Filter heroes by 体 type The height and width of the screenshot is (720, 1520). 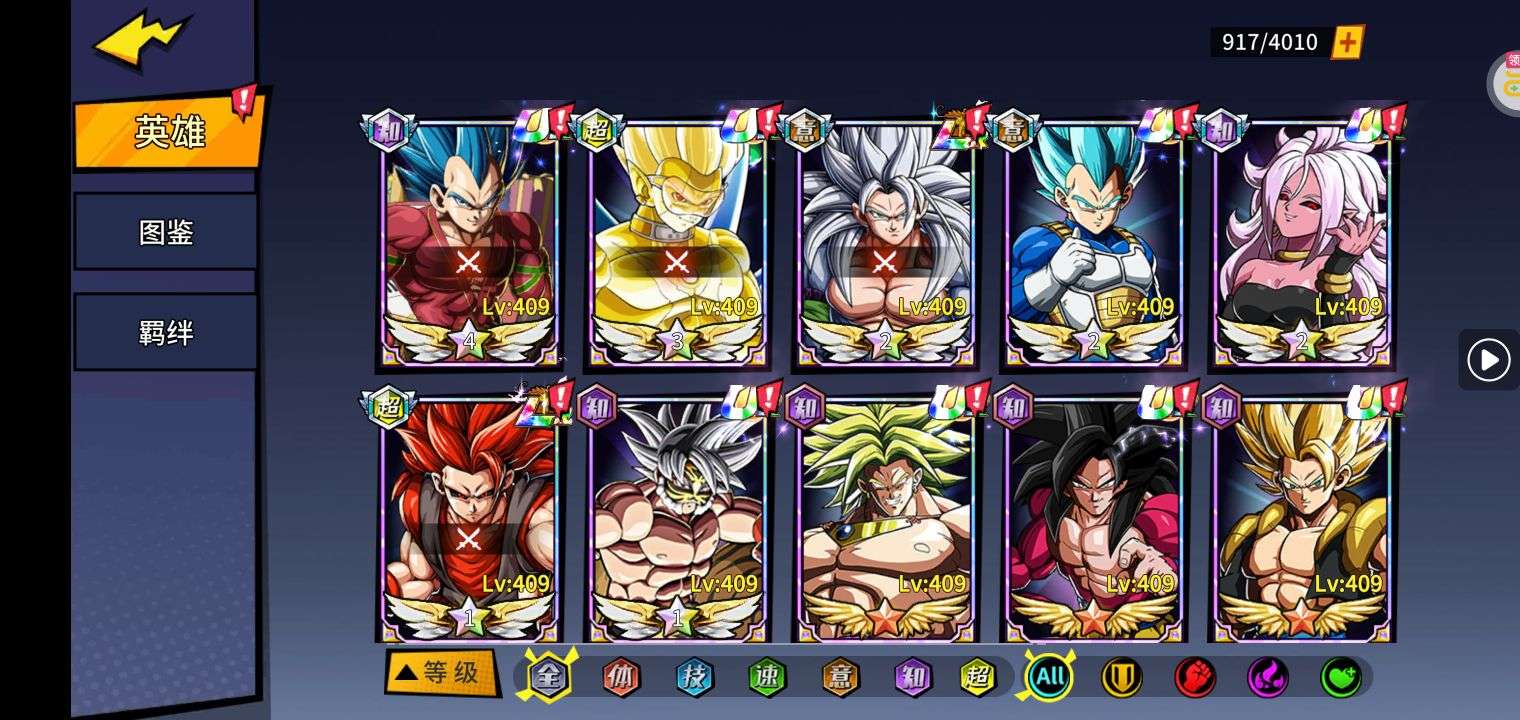[x=621, y=678]
